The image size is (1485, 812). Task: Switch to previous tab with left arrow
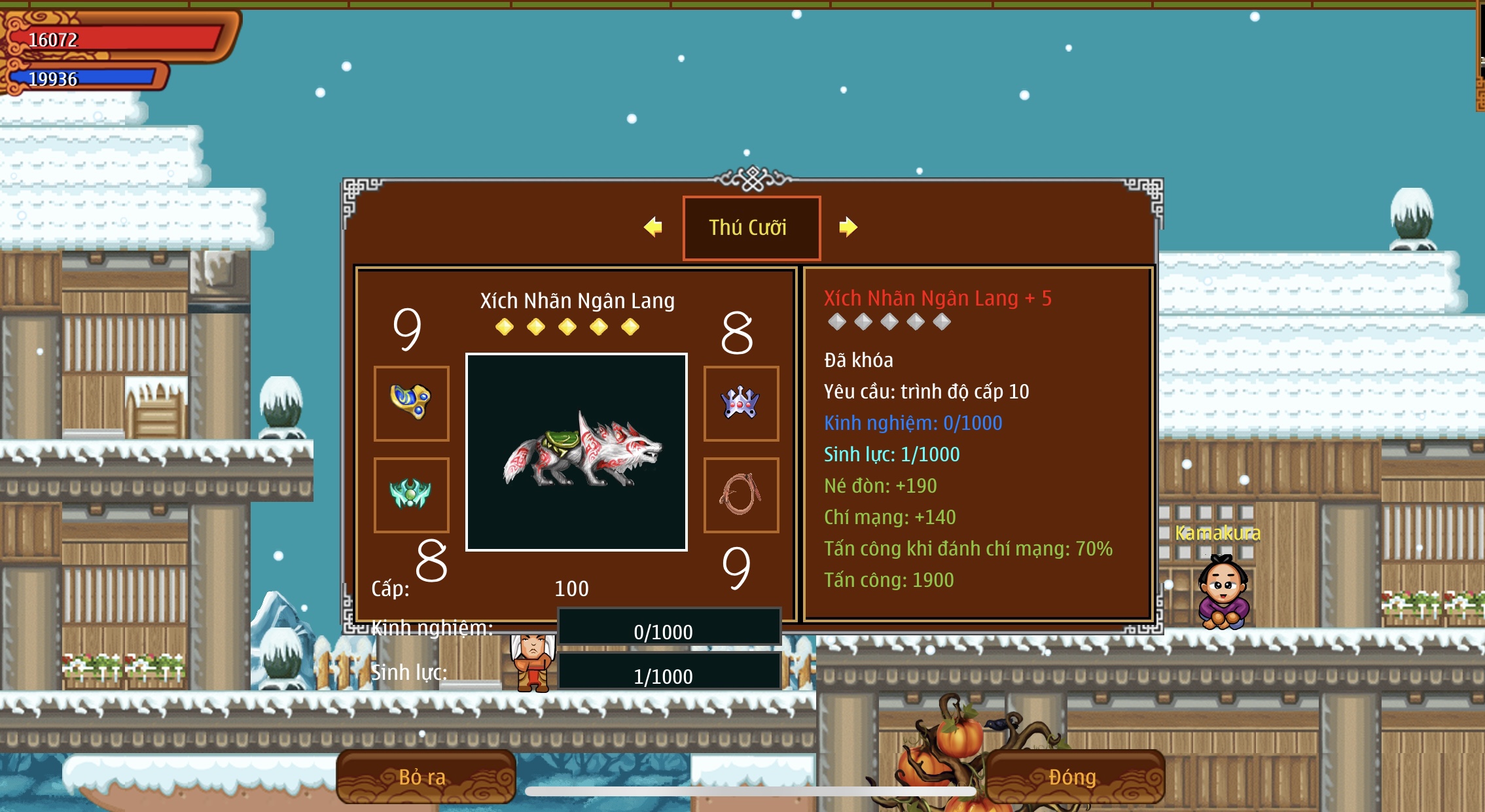pyautogui.click(x=653, y=227)
